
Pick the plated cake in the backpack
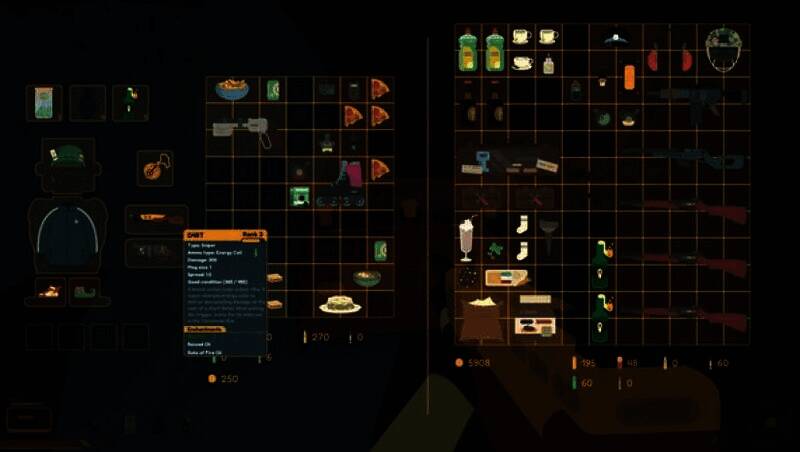coord(340,305)
